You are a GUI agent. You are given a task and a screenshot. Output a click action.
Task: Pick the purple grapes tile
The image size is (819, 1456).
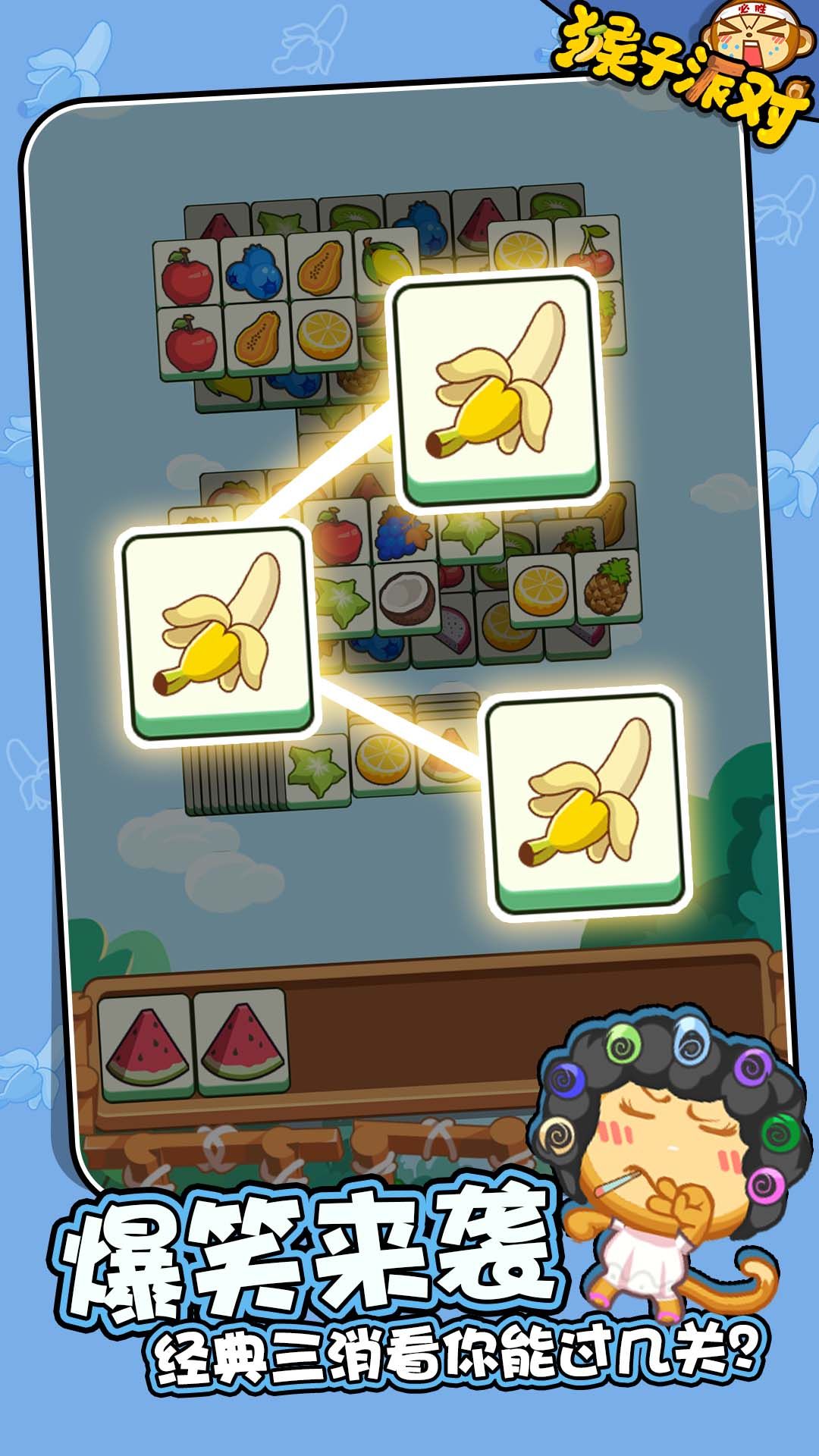(401, 529)
